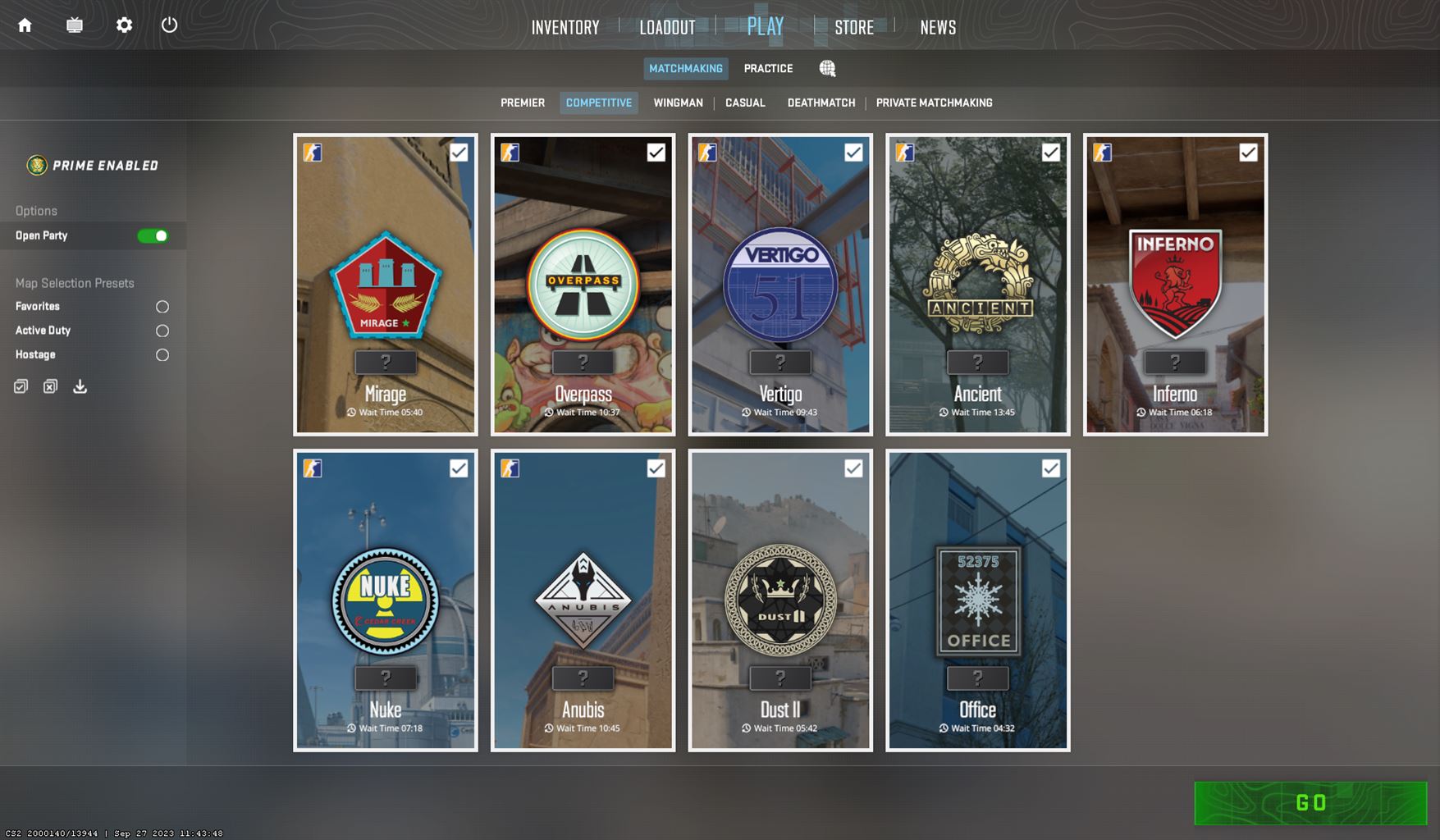This screenshot has width=1440, height=840.
Task: Deselect all maps using the X icon
Action: tap(49, 386)
